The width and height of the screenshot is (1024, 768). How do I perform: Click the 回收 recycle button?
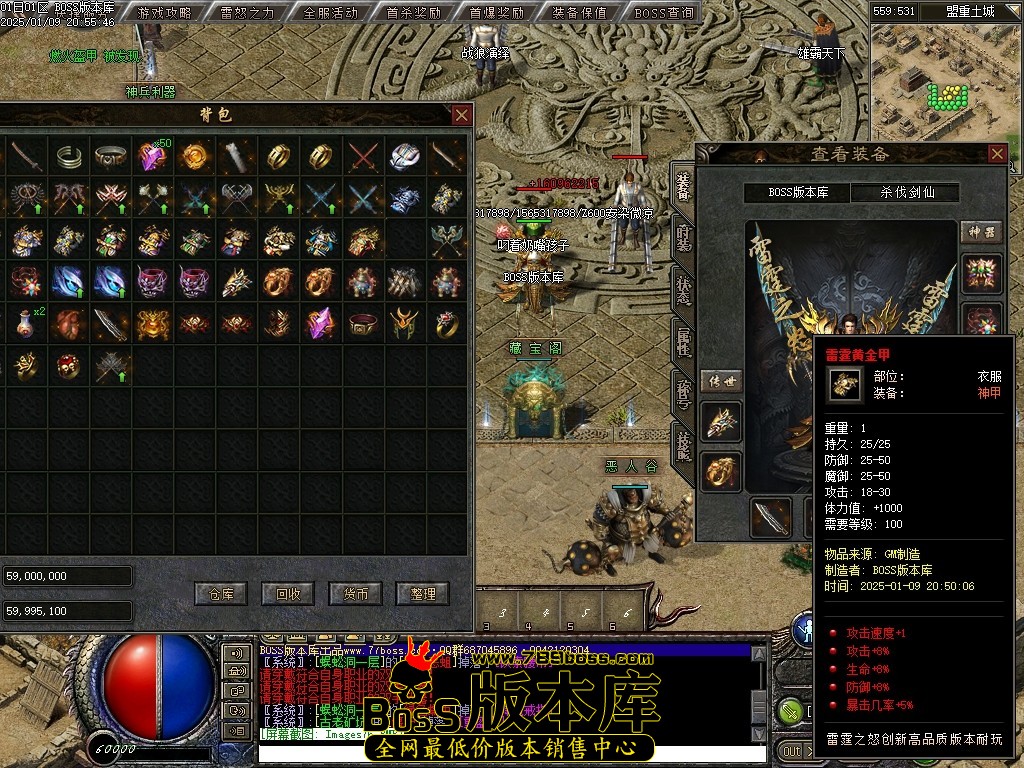click(x=288, y=593)
